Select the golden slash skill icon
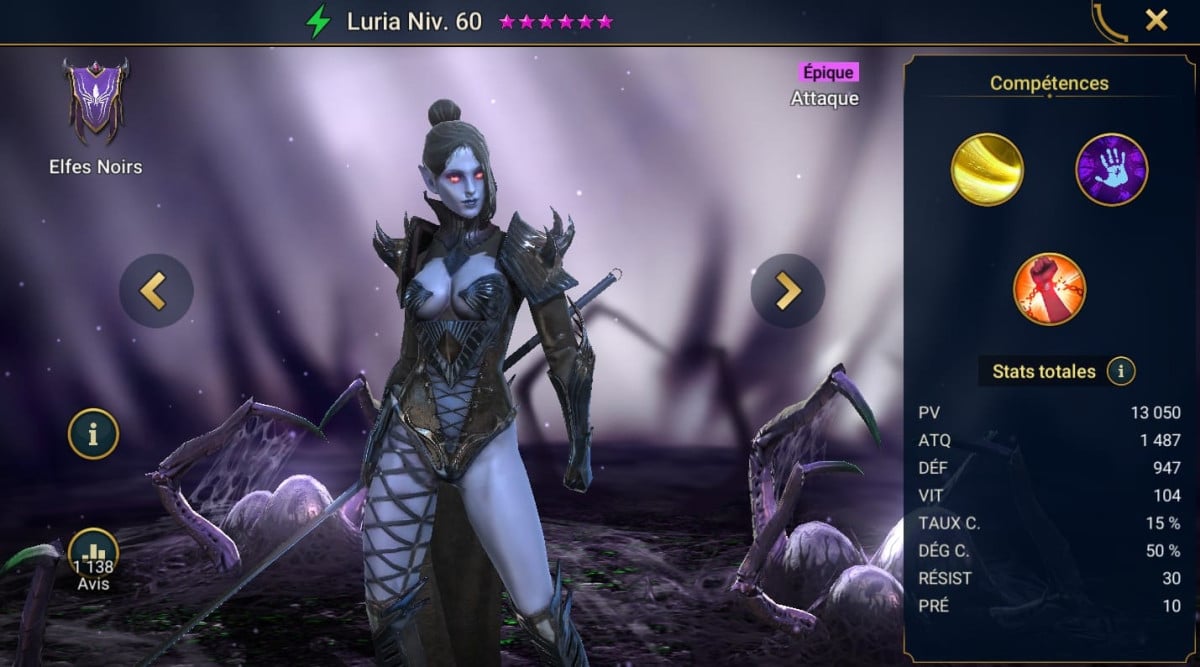Screen dimensions: 1200x667 pyautogui.click(x=987, y=169)
